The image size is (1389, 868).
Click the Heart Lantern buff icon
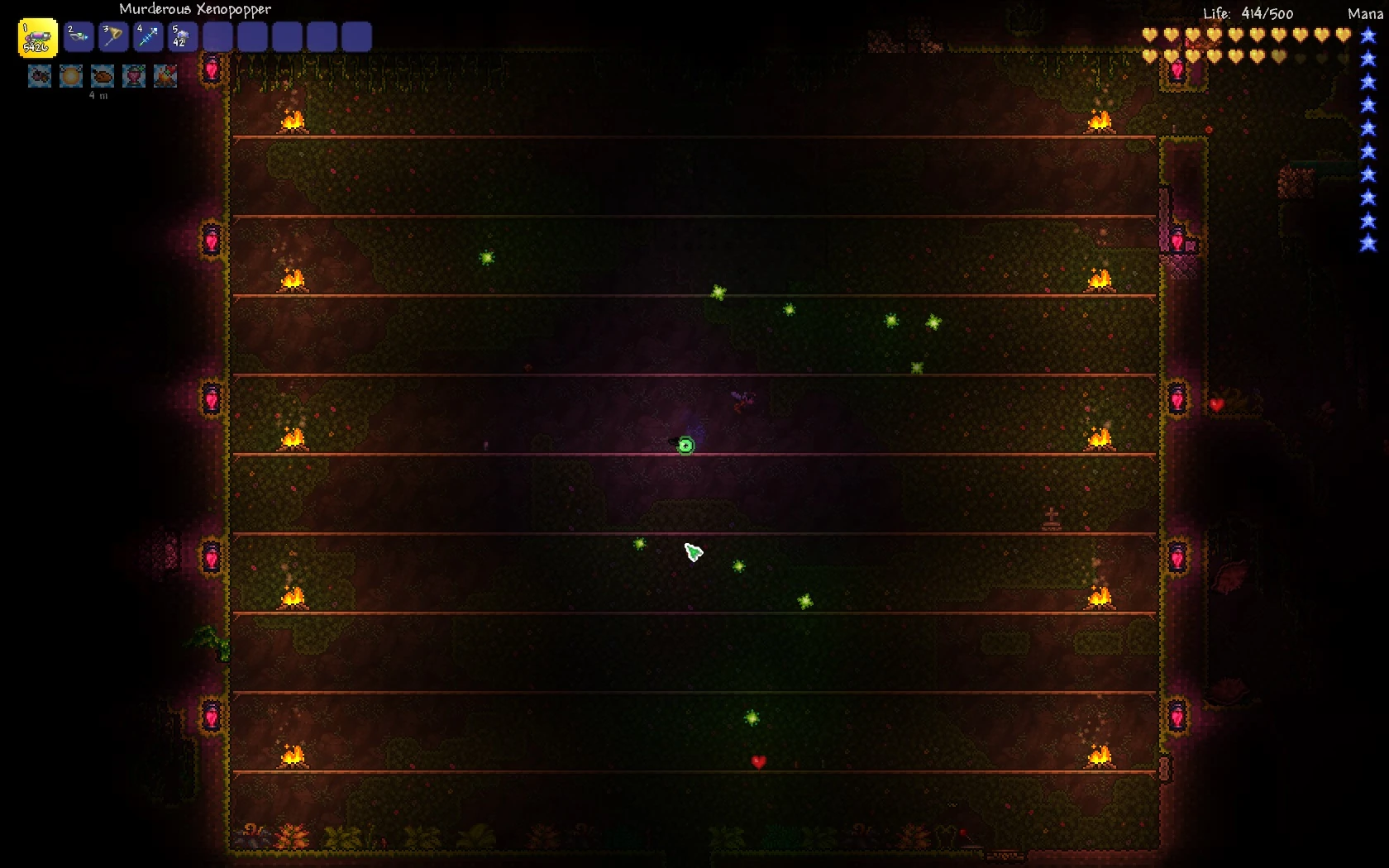point(134,76)
